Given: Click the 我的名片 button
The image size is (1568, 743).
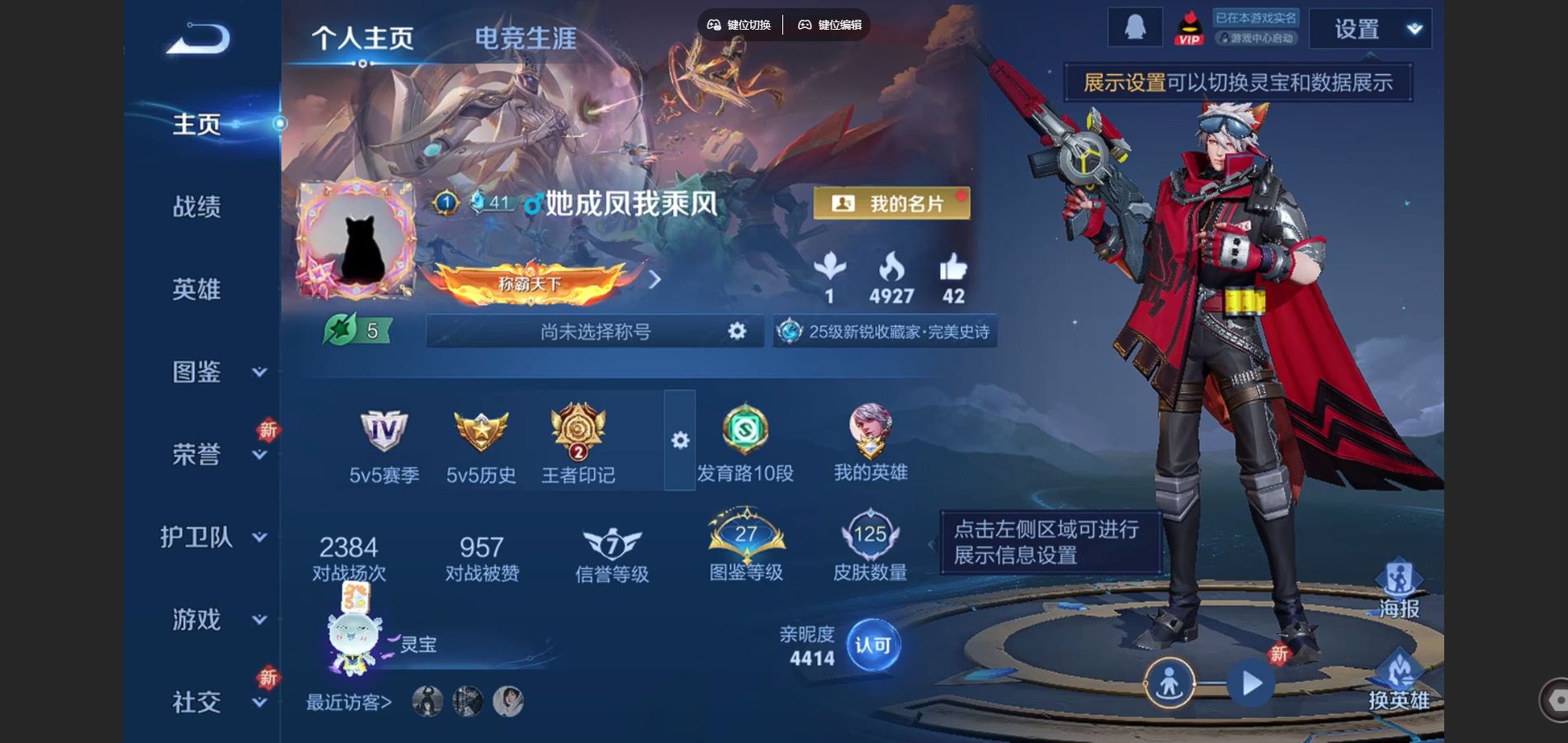Looking at the screenshot, I should pos(892,202).
